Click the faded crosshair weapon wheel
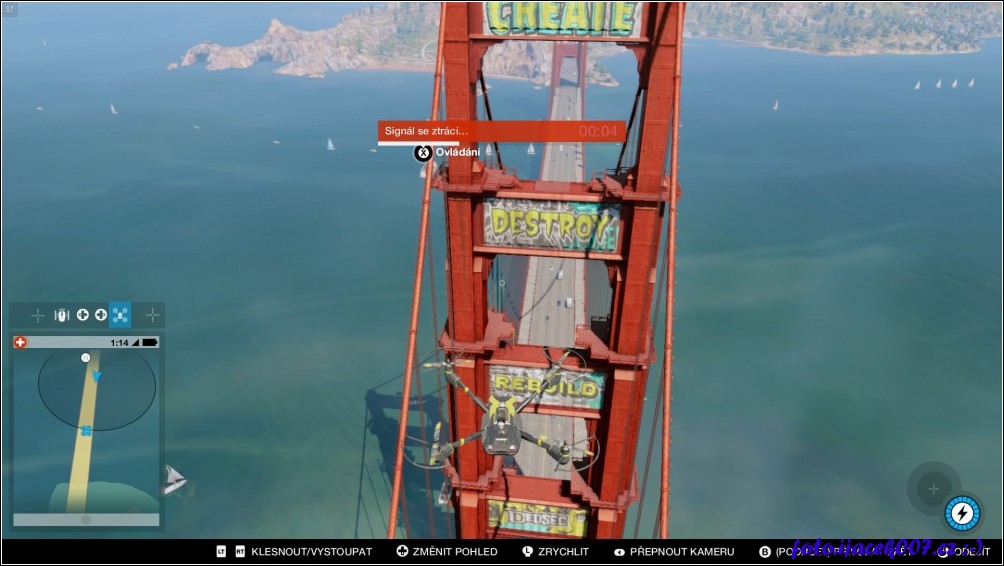 933,488
